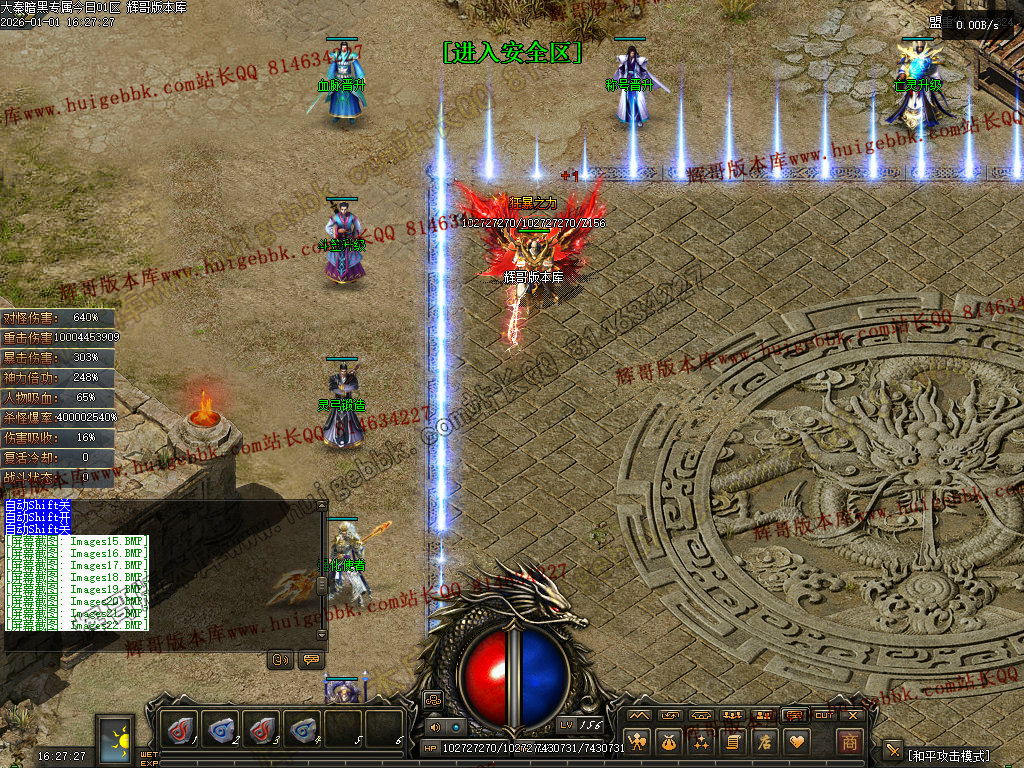1024x768 pixels.
Task: Toggle the sword attack mode icon
Action: [893, 750]
